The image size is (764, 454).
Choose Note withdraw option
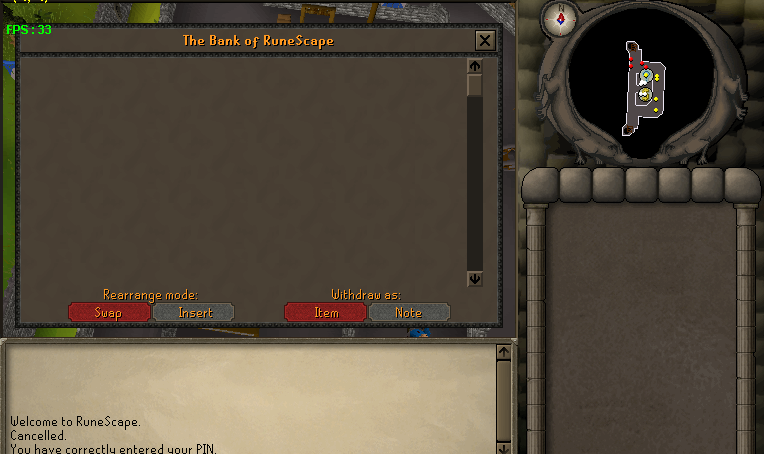pyautogui.click(x=409, y=313)
